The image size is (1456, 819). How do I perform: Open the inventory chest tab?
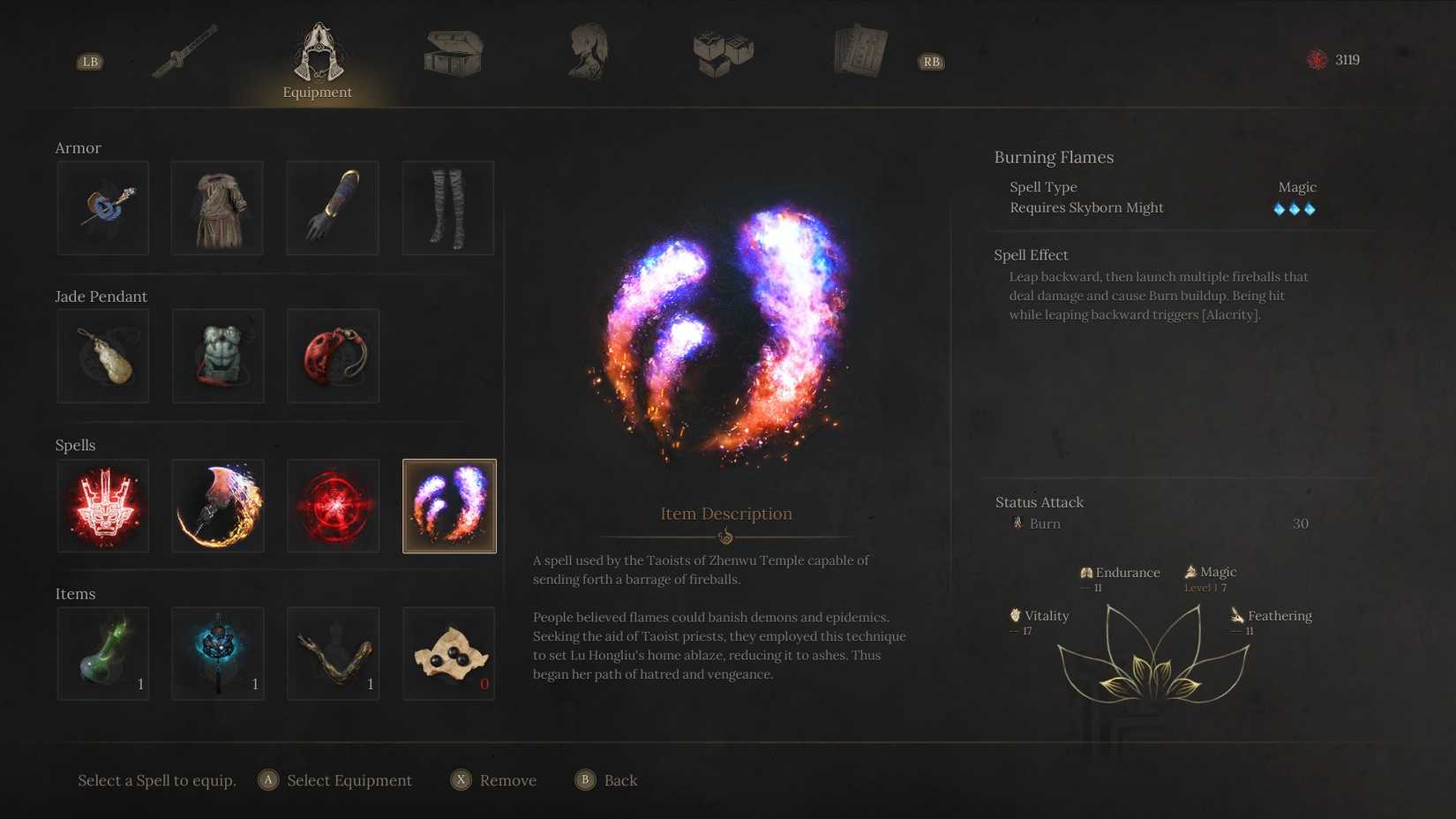(451, 51)
